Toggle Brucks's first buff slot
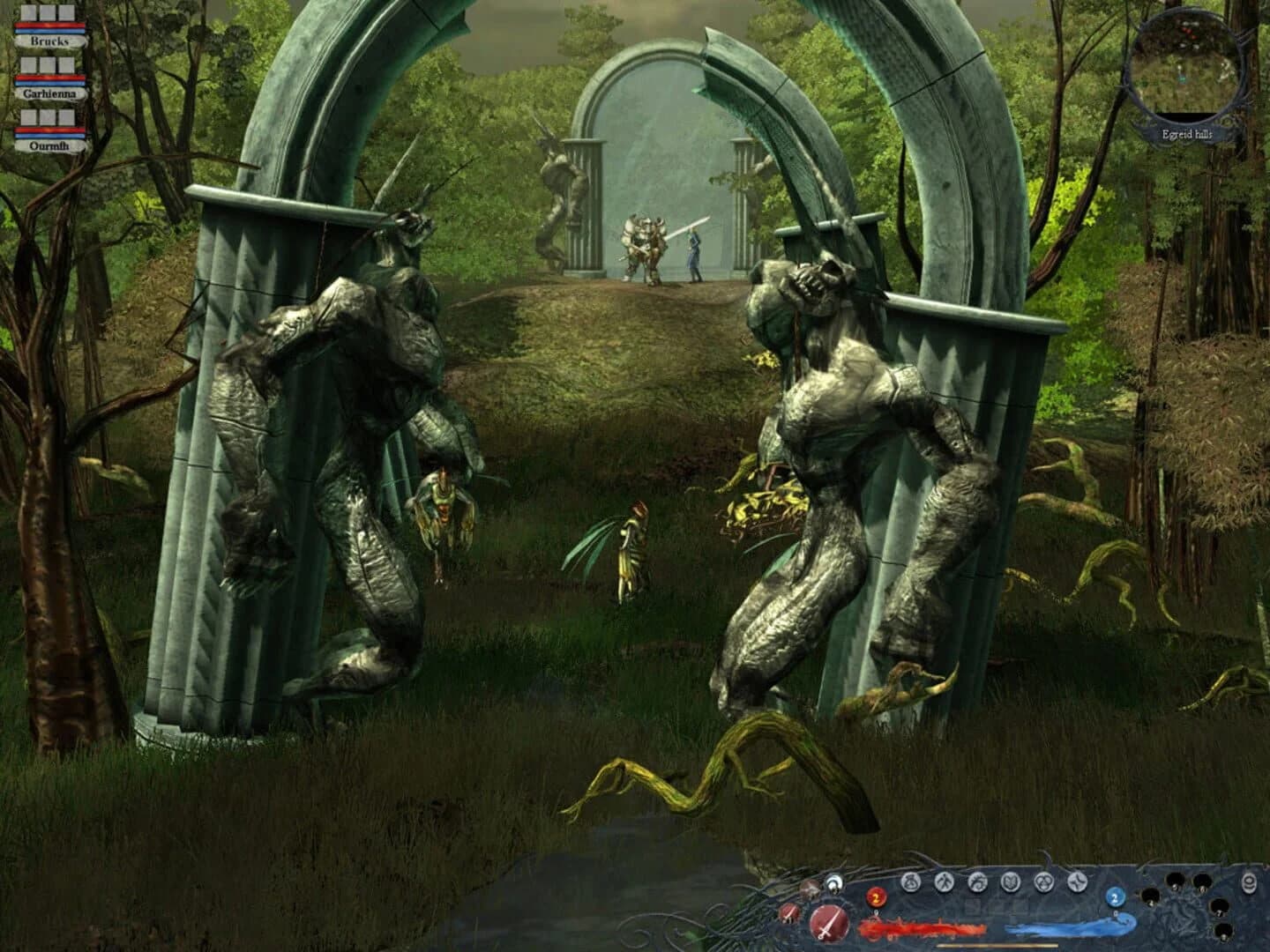 coord(28,12)
